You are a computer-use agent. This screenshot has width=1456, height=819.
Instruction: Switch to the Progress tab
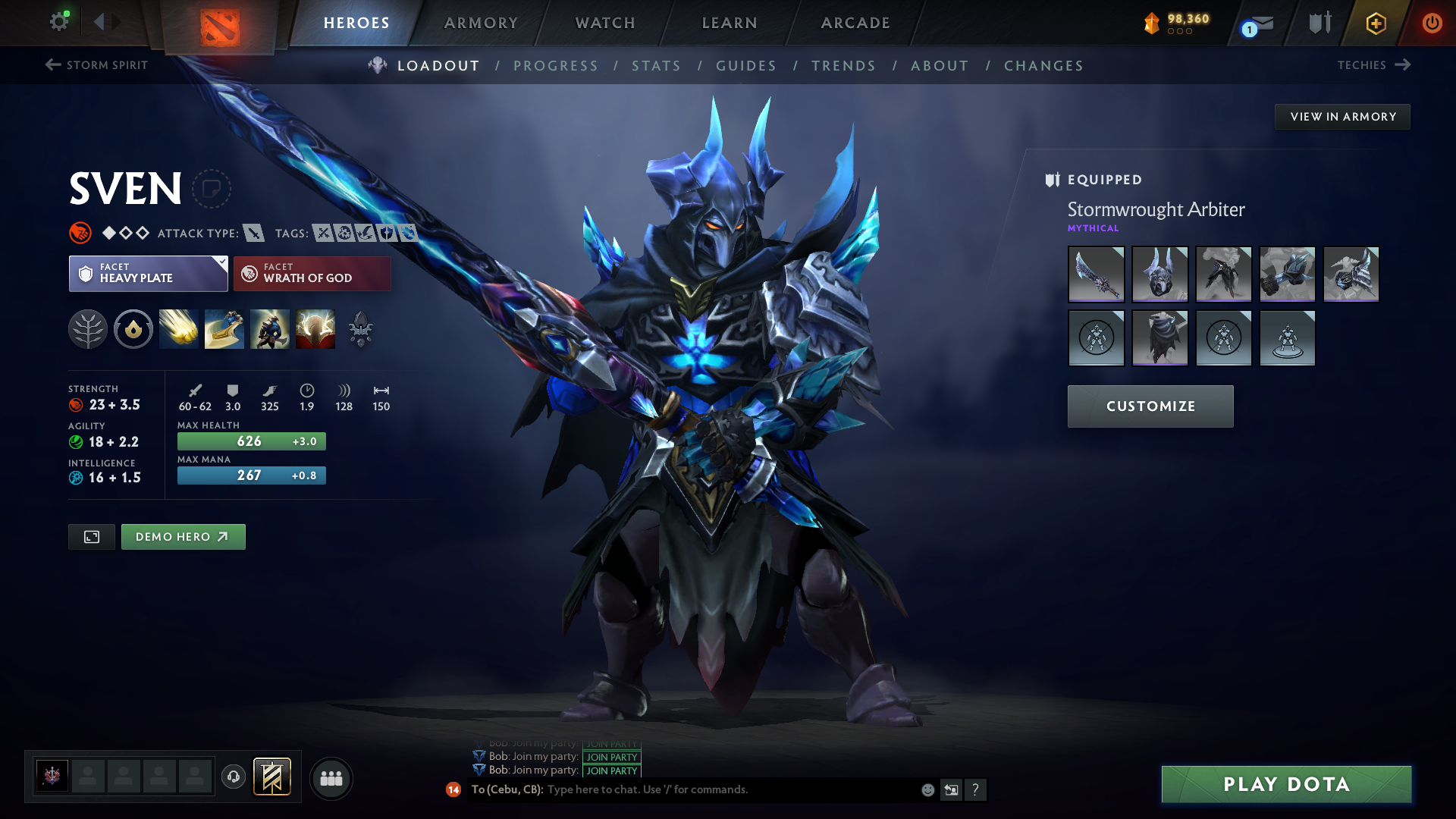tap(556, 66)
